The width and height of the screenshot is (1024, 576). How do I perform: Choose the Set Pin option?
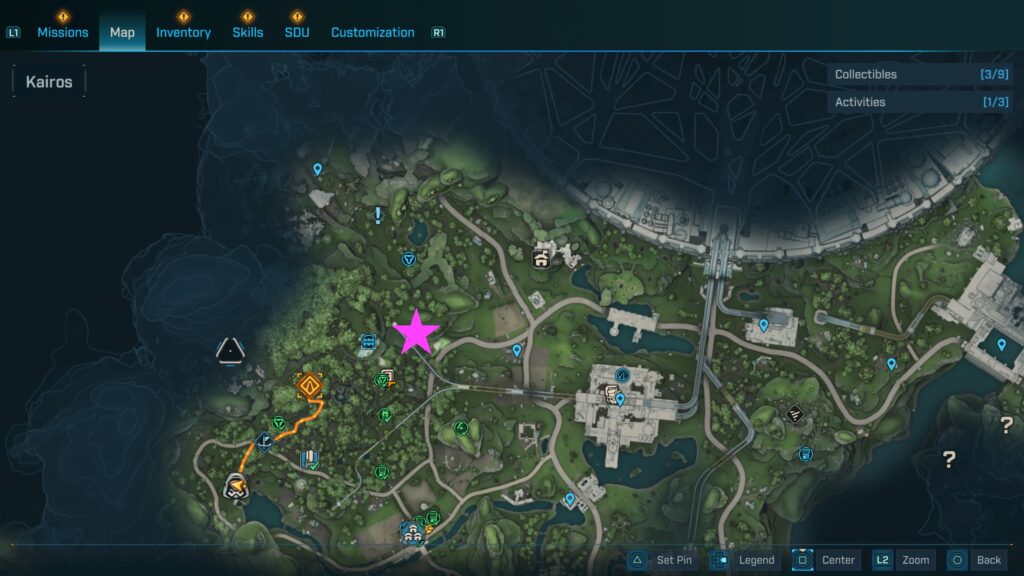662,560
